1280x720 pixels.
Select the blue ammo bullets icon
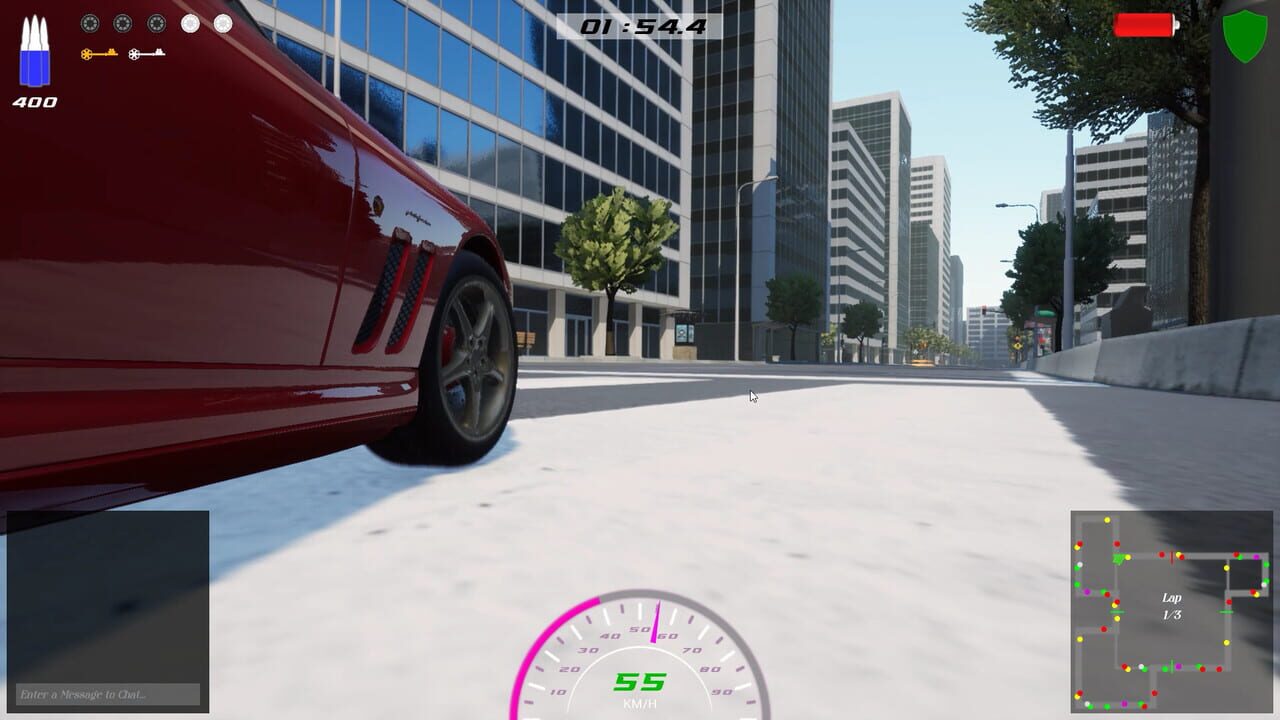coord(33,55)
